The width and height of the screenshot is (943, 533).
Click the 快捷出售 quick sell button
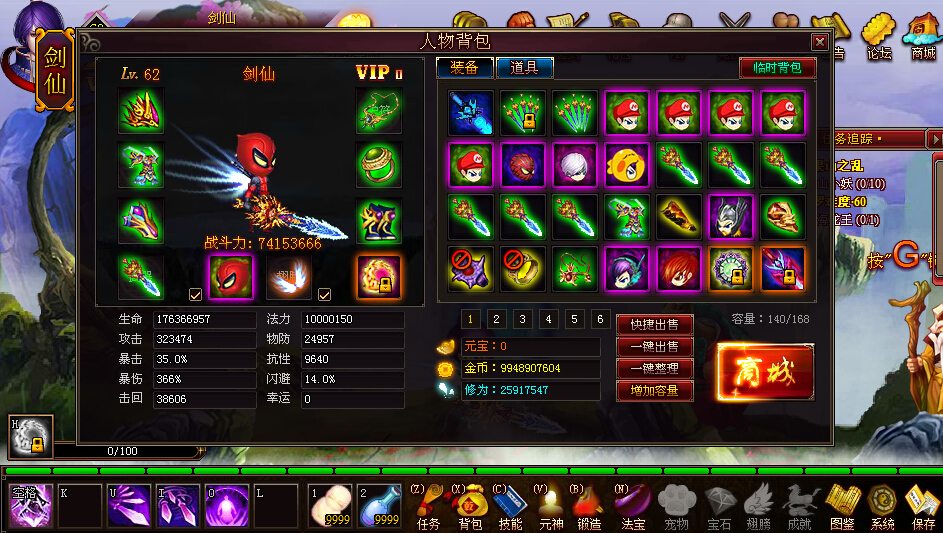pyautogui.click(x=654, y=325)
